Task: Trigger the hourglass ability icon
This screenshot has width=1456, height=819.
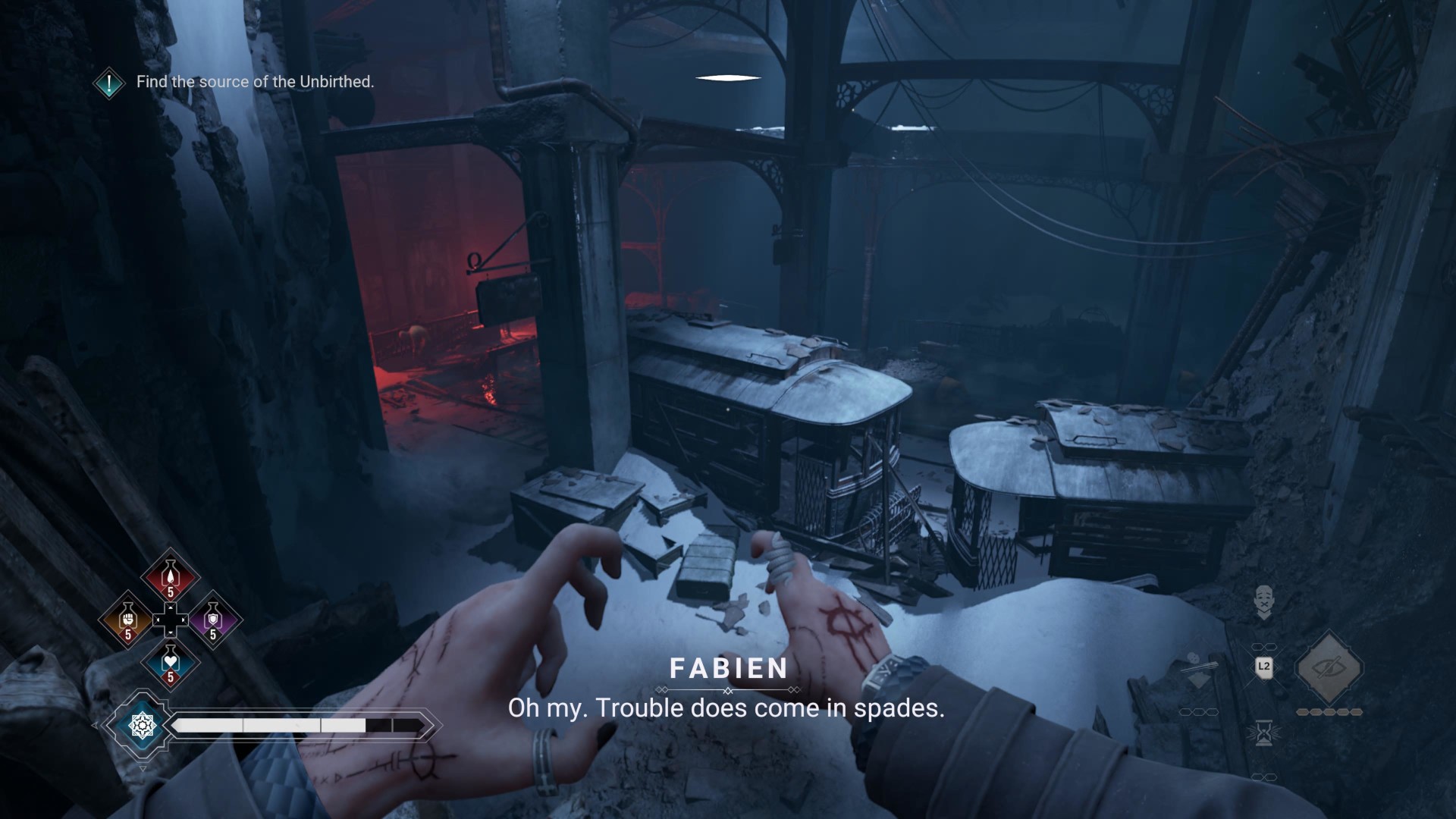Action: 1263,733
